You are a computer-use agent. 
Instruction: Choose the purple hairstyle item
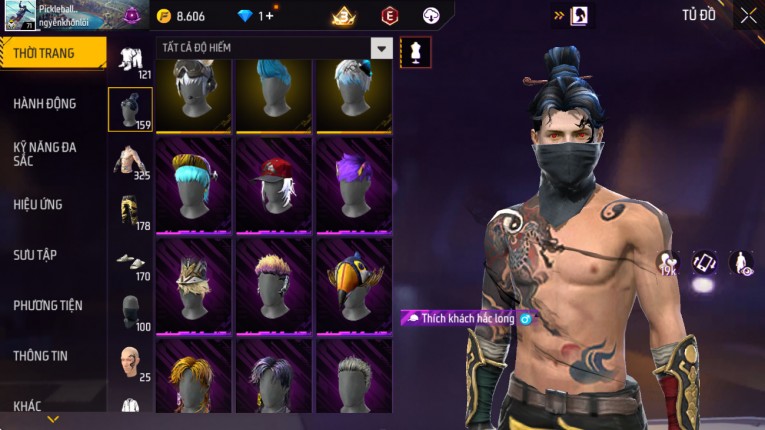354,183
